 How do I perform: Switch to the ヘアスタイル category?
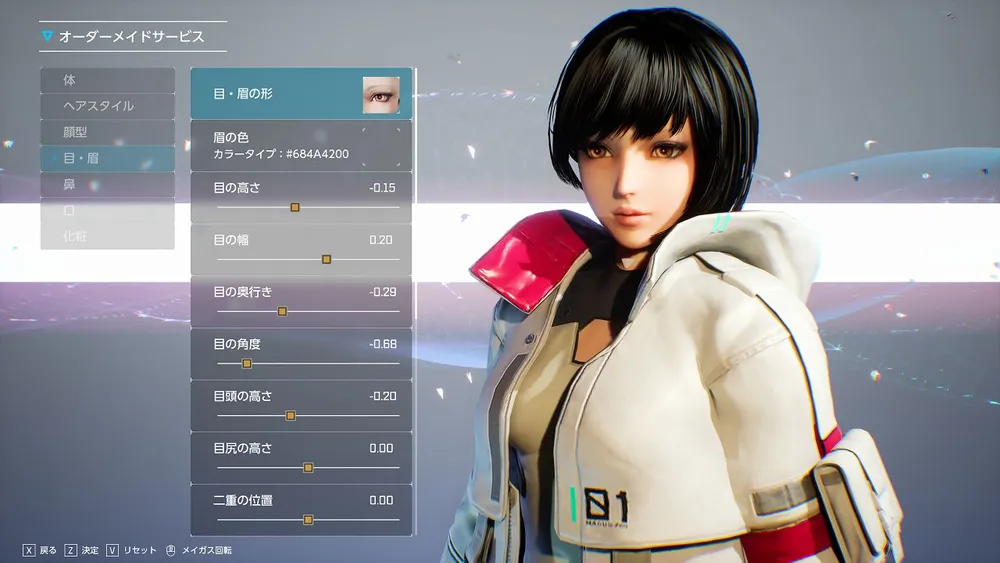pos(107,106)
